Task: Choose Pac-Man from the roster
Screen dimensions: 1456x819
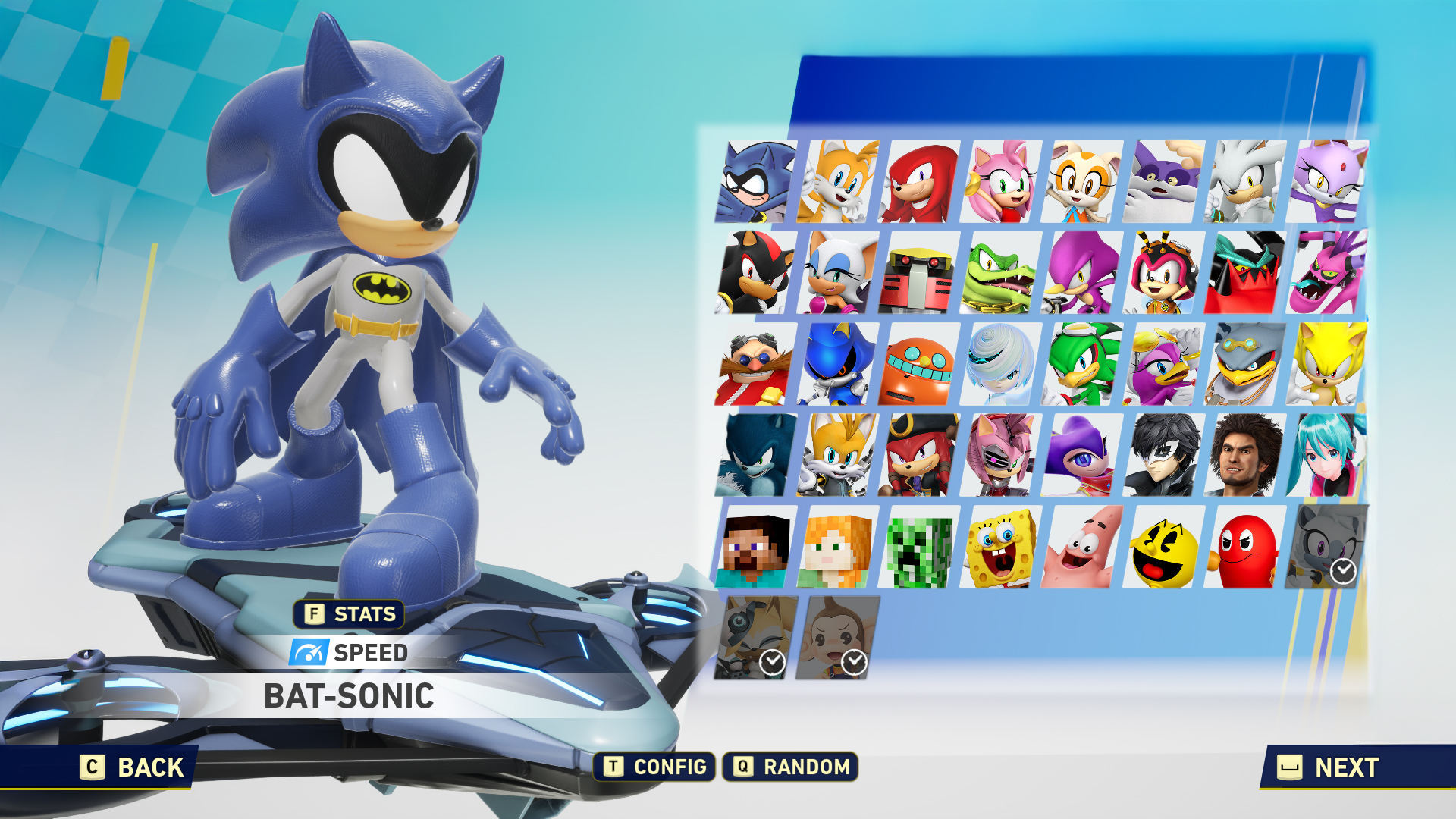Action: point(1165,548)
